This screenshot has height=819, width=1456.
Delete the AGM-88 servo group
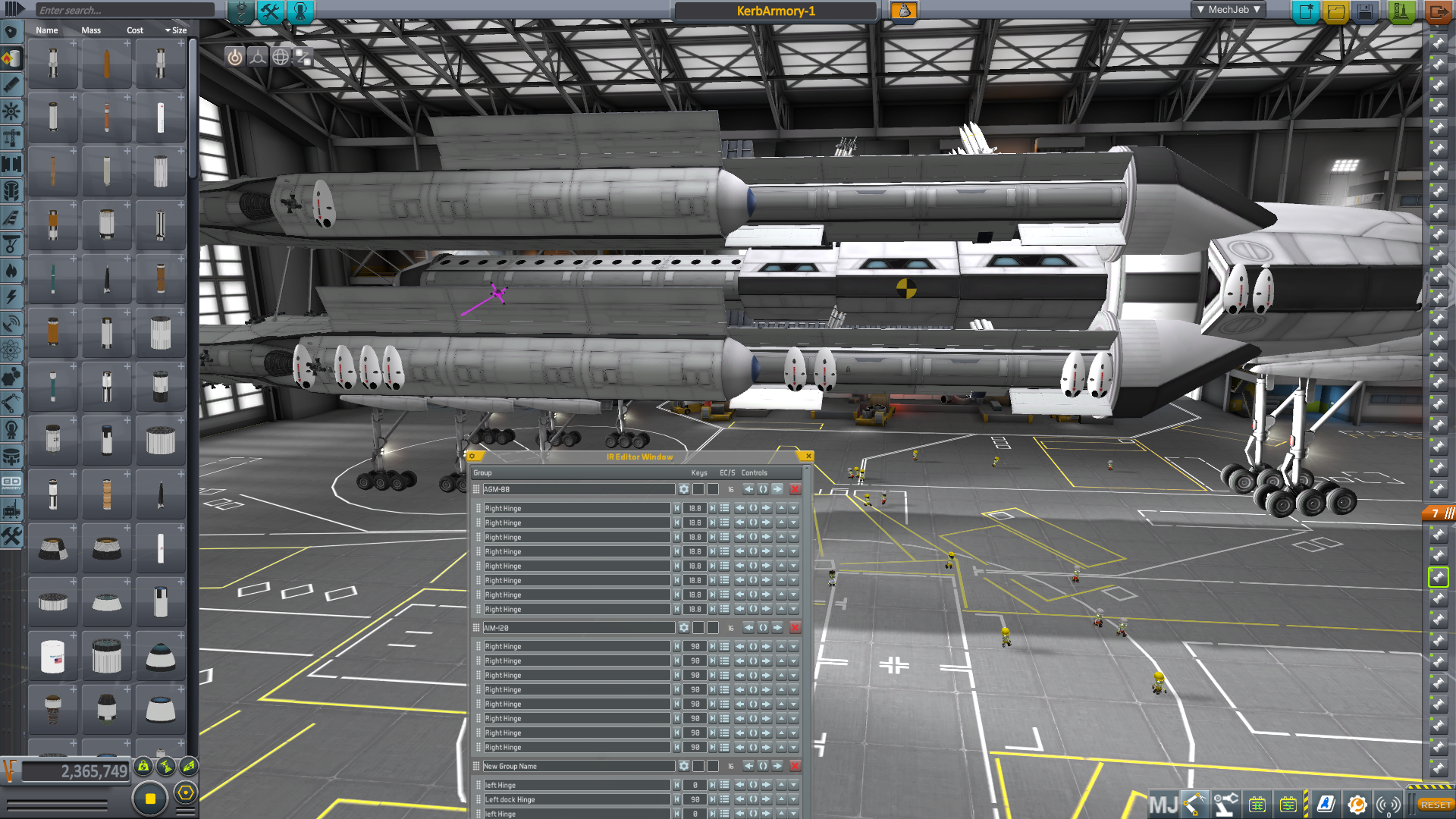[795, 489]
